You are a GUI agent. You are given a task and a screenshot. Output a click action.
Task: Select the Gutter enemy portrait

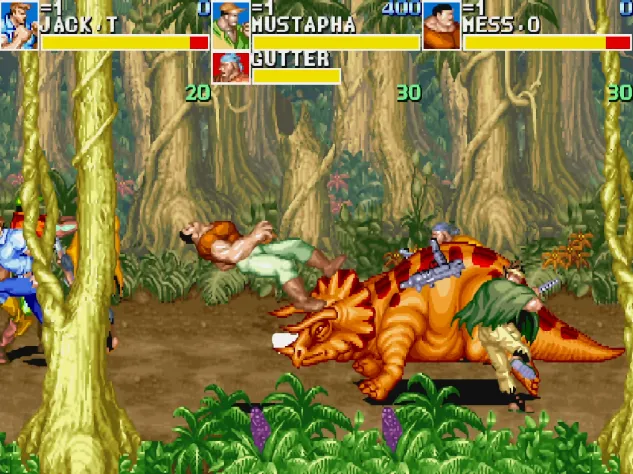(230, 67)
